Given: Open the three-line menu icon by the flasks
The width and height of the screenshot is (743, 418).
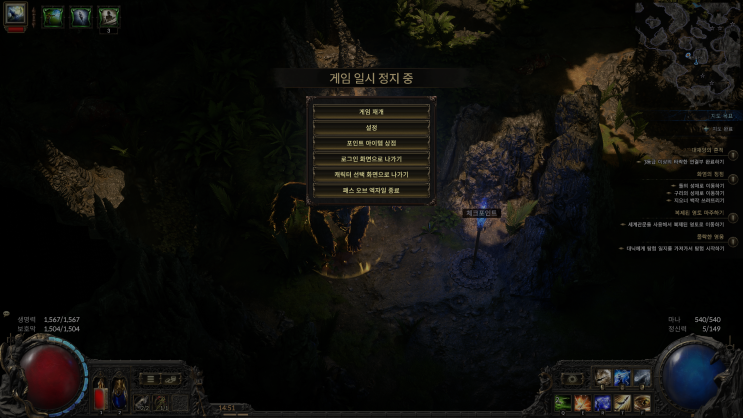Looking at the screenshot, I should click(150, 379).
